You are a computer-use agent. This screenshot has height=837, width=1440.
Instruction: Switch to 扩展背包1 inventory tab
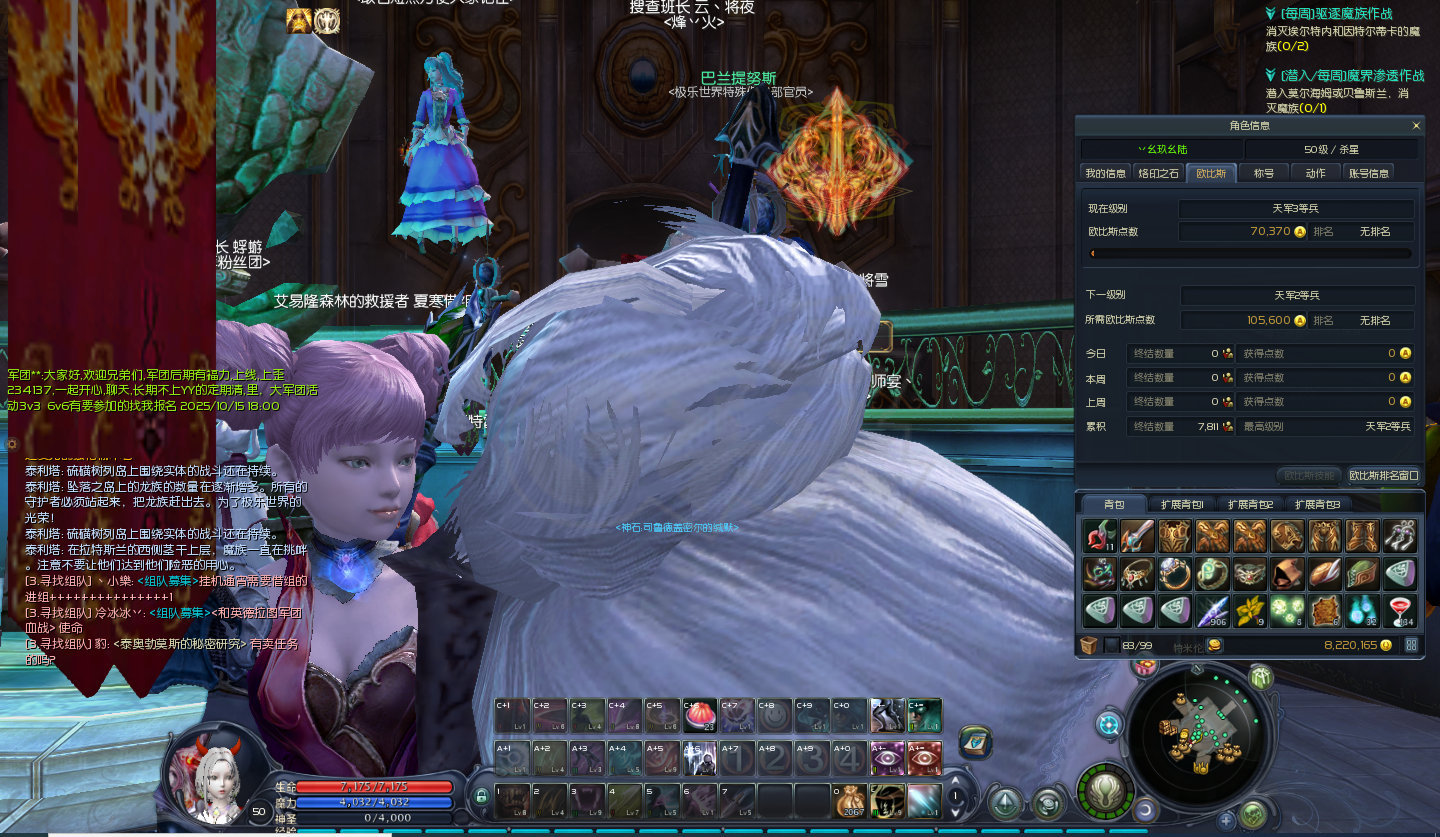click(1181, 504)
